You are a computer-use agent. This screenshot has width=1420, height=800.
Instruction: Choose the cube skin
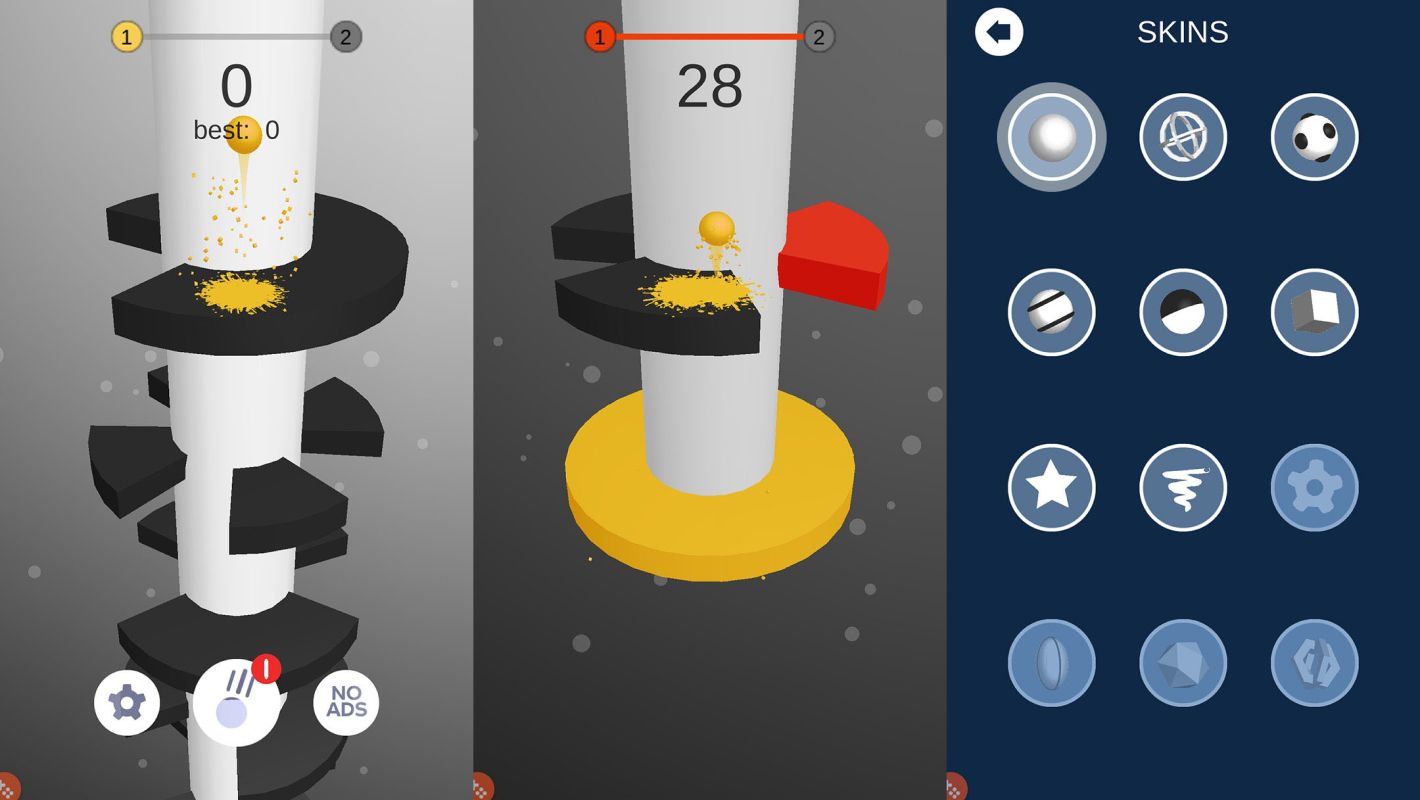[x=1314, y=313]
